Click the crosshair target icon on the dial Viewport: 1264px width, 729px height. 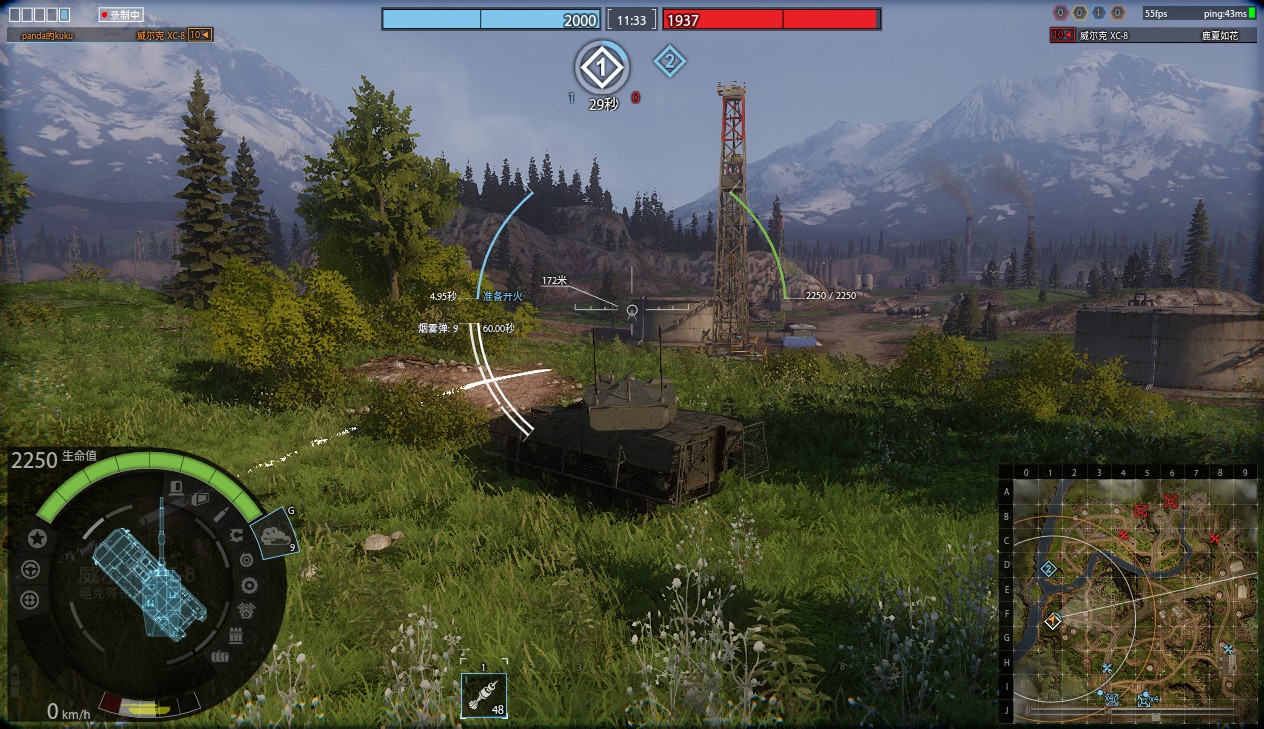pos(30,600)
